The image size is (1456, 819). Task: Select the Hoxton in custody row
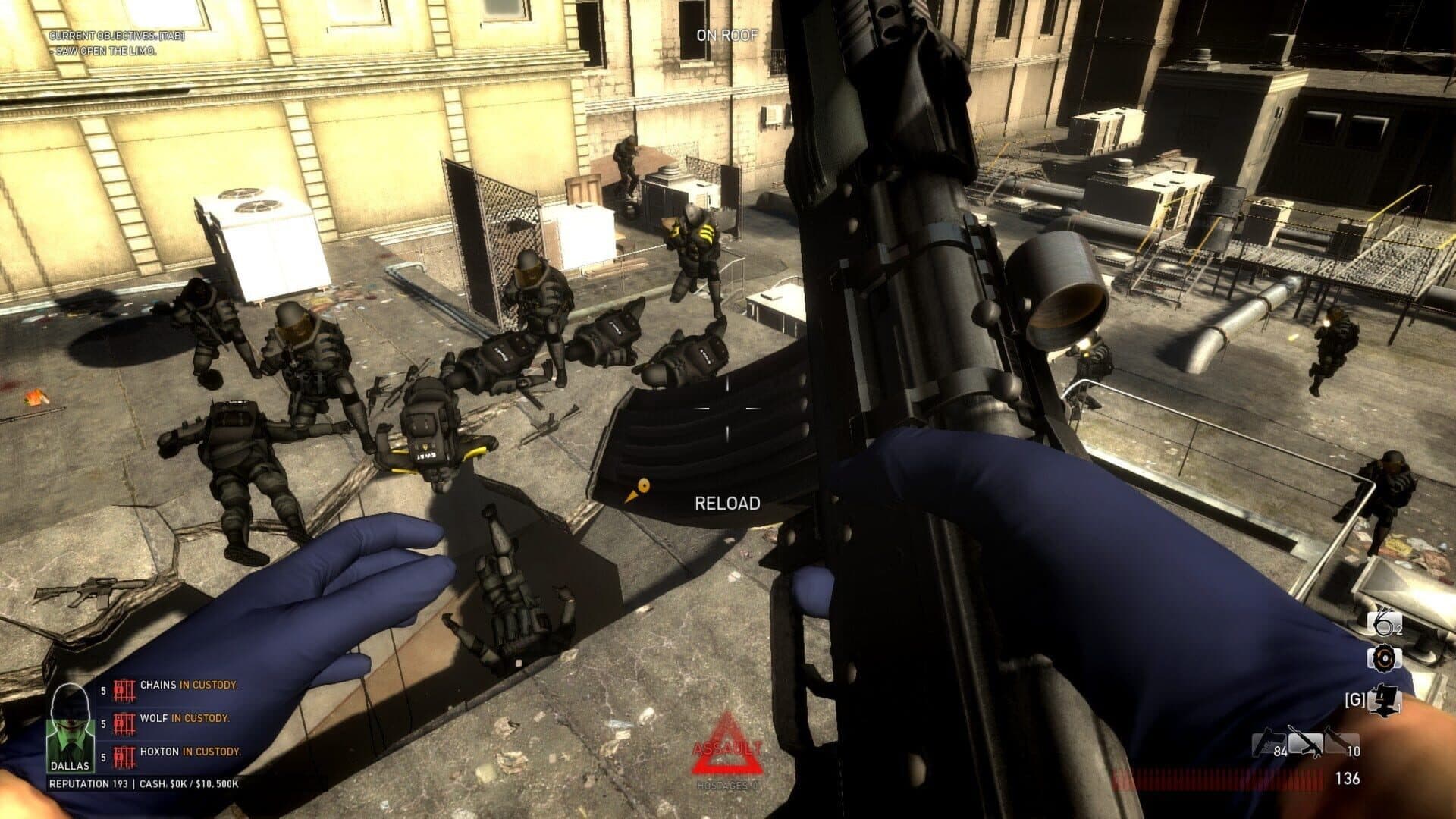pyautogui.click(x=180, y=753)
